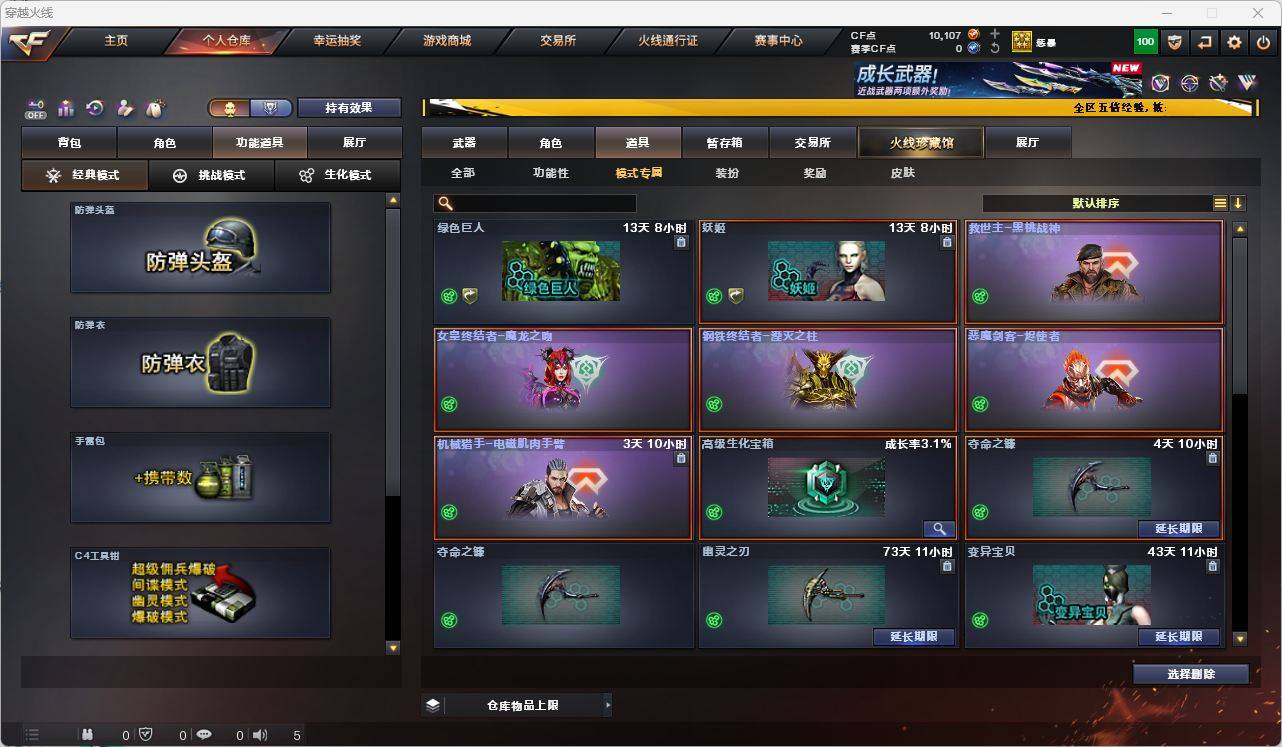This screenshot has width=1282, height=747.
Task: Click the friends icon in the bottom status bar
Action: [88, 734]
